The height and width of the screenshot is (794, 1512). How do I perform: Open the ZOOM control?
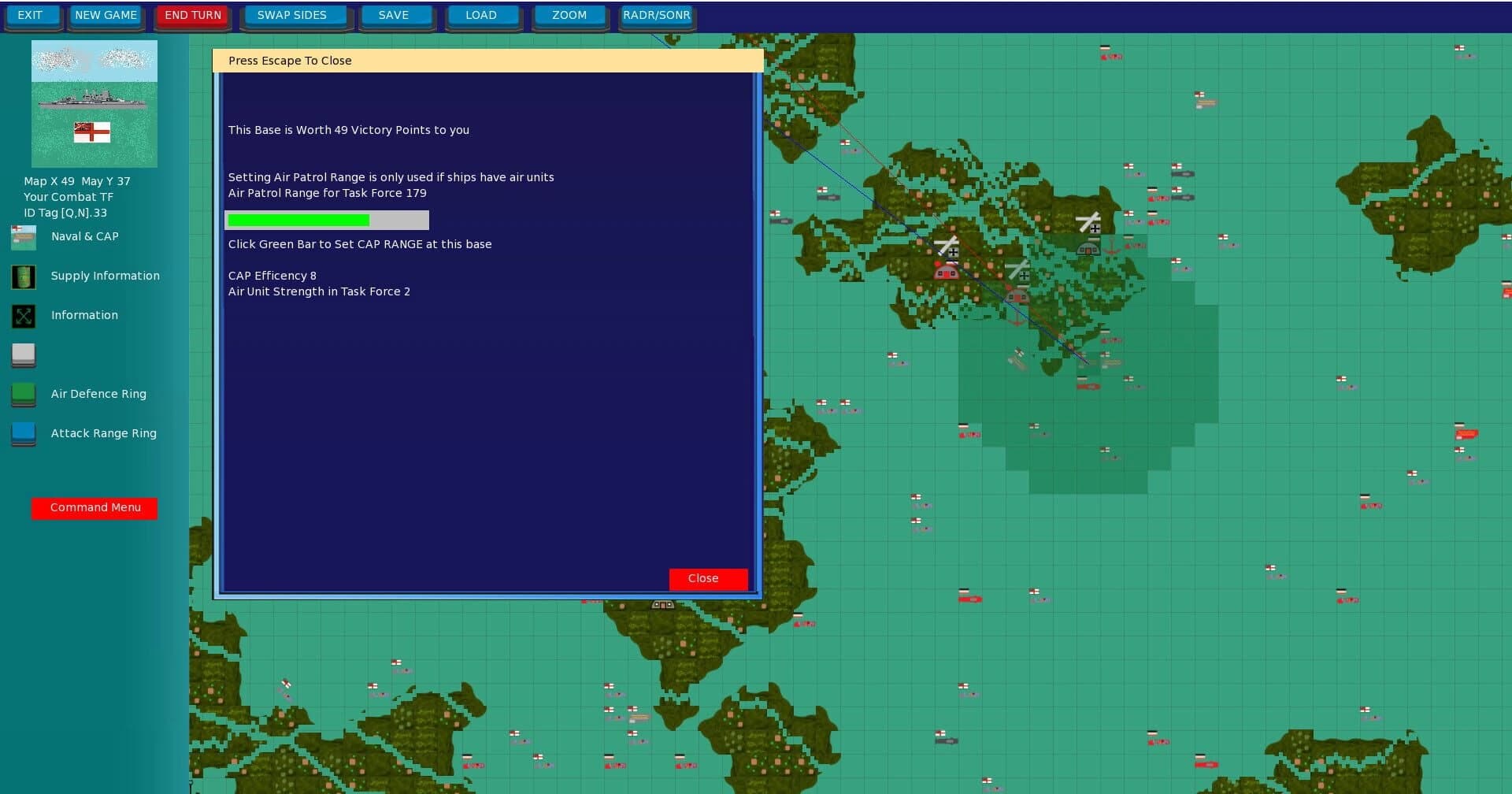tap(569, 14)
